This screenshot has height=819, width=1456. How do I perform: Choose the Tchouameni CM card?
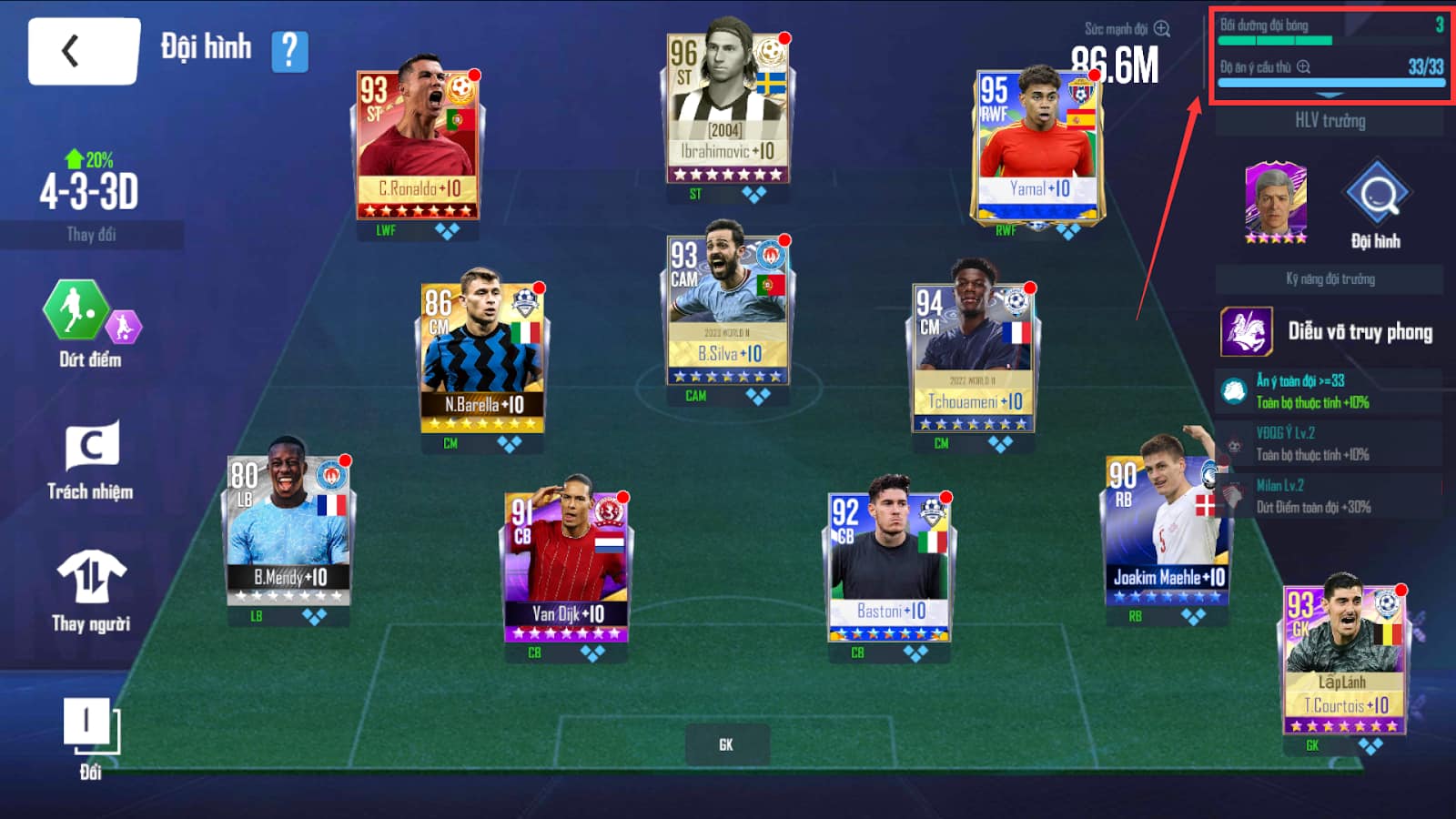[x=973, y=355]
